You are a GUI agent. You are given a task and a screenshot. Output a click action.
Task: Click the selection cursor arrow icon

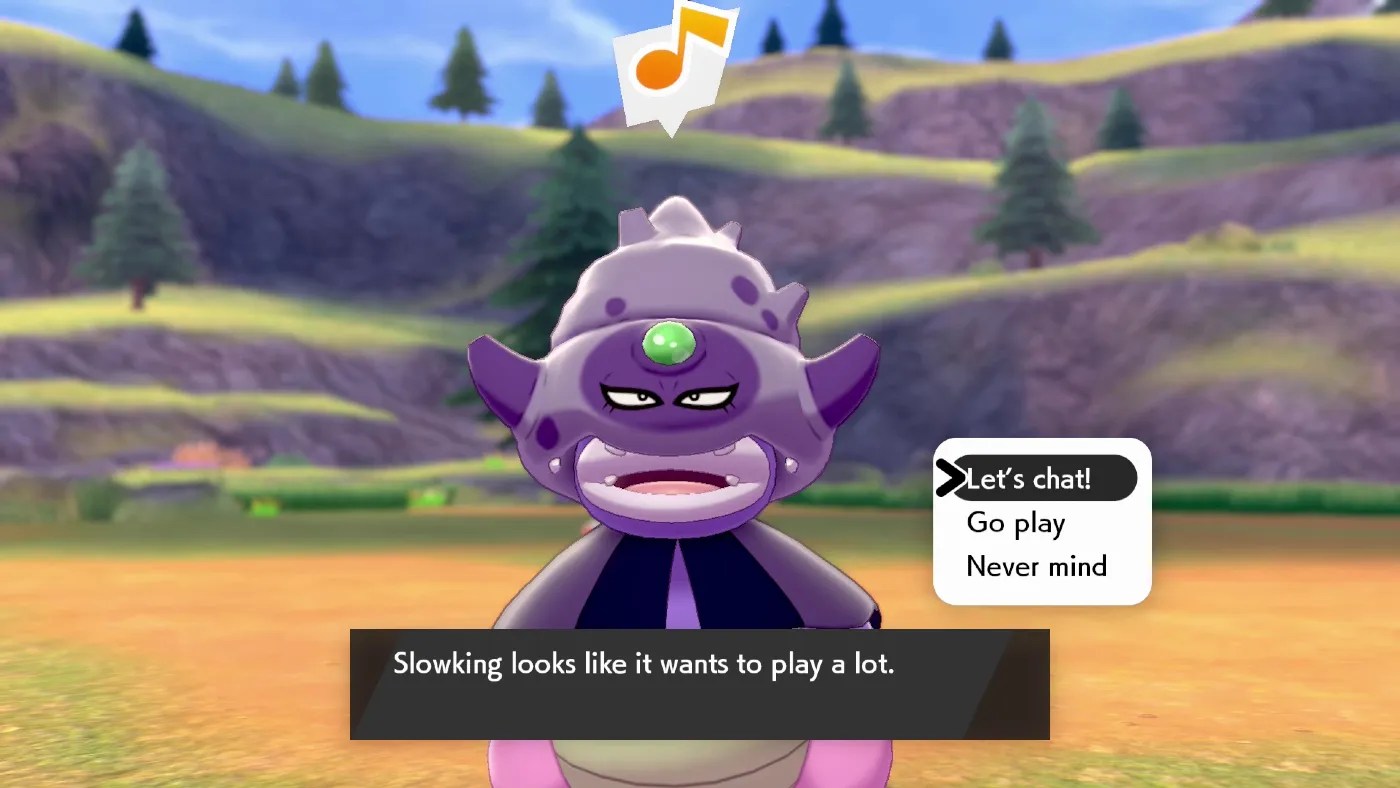click(950, 478)
